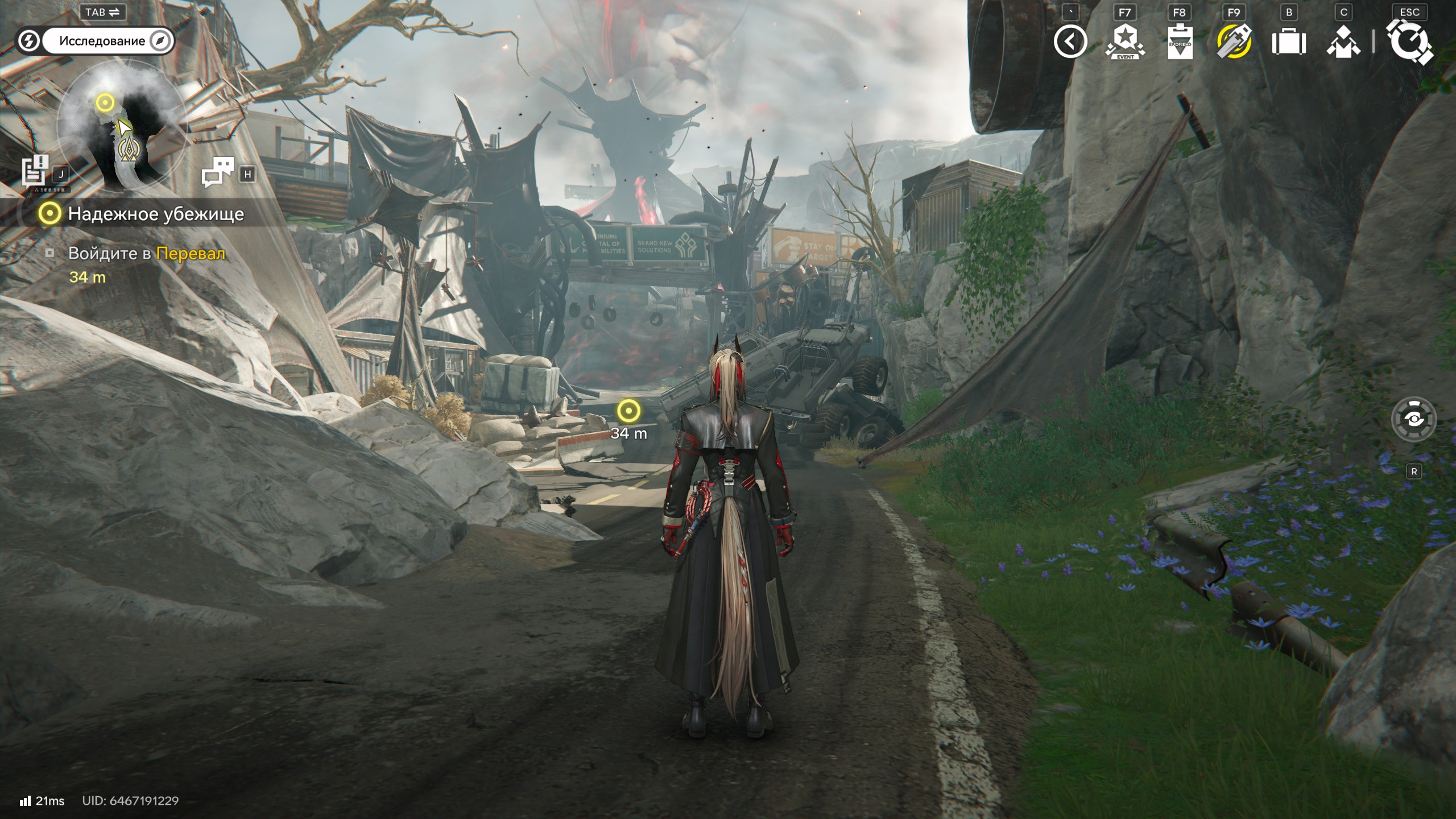Collapse the top bar with the arrow button

[1070, 42]
